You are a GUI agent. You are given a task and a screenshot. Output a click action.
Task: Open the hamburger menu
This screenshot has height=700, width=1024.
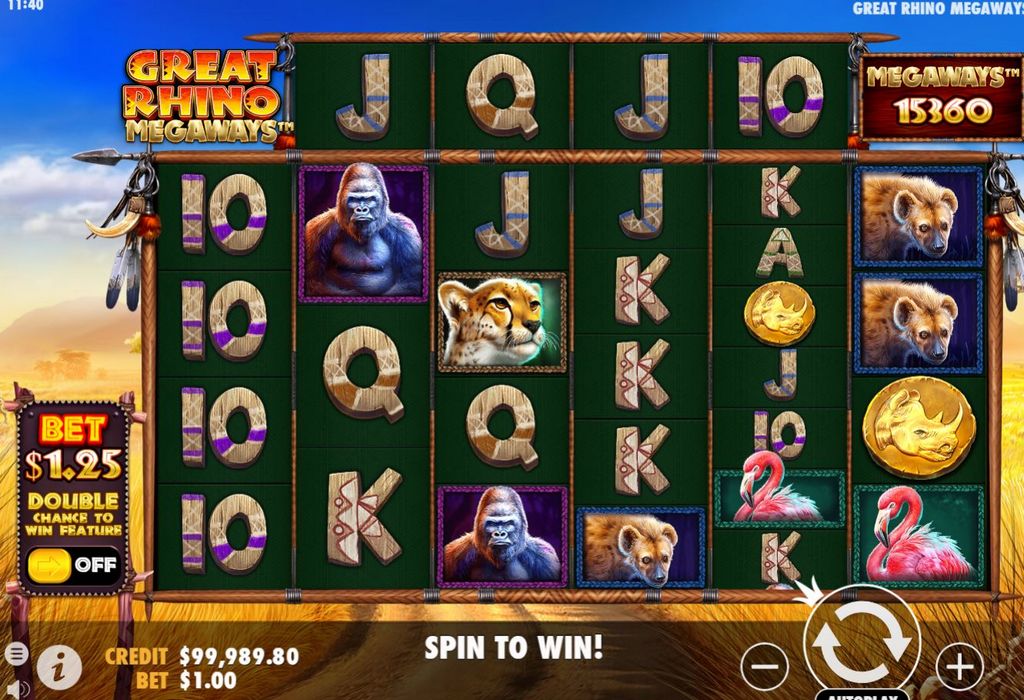pos(15,654)
